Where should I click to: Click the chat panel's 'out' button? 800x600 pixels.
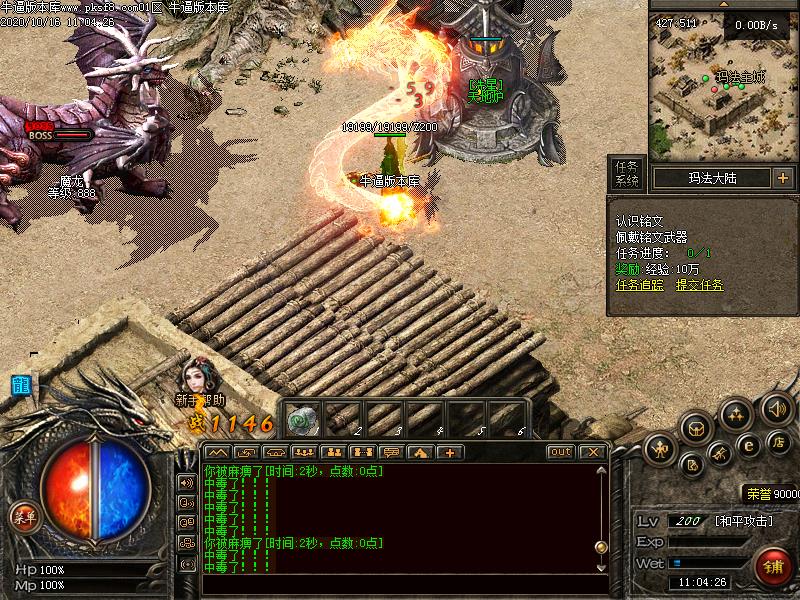point(561,452)
